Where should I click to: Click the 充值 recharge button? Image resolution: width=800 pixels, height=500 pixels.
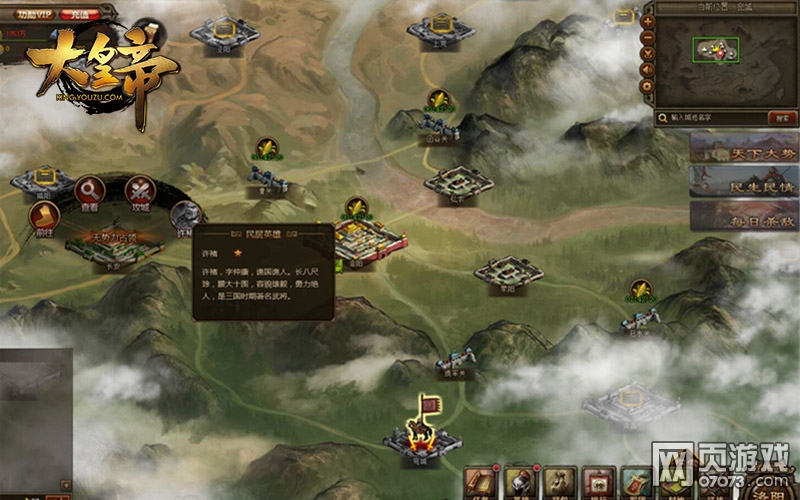coord(80,15)
